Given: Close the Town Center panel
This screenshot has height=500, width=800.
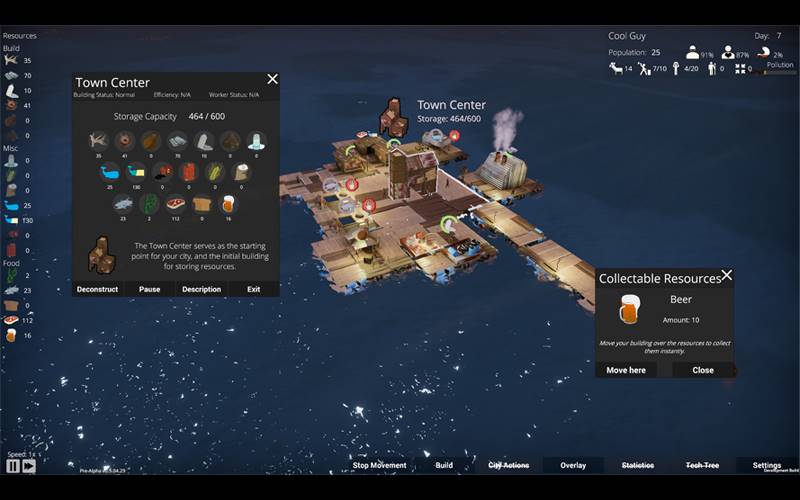Looking at the screenshot, I should point(272,79).
